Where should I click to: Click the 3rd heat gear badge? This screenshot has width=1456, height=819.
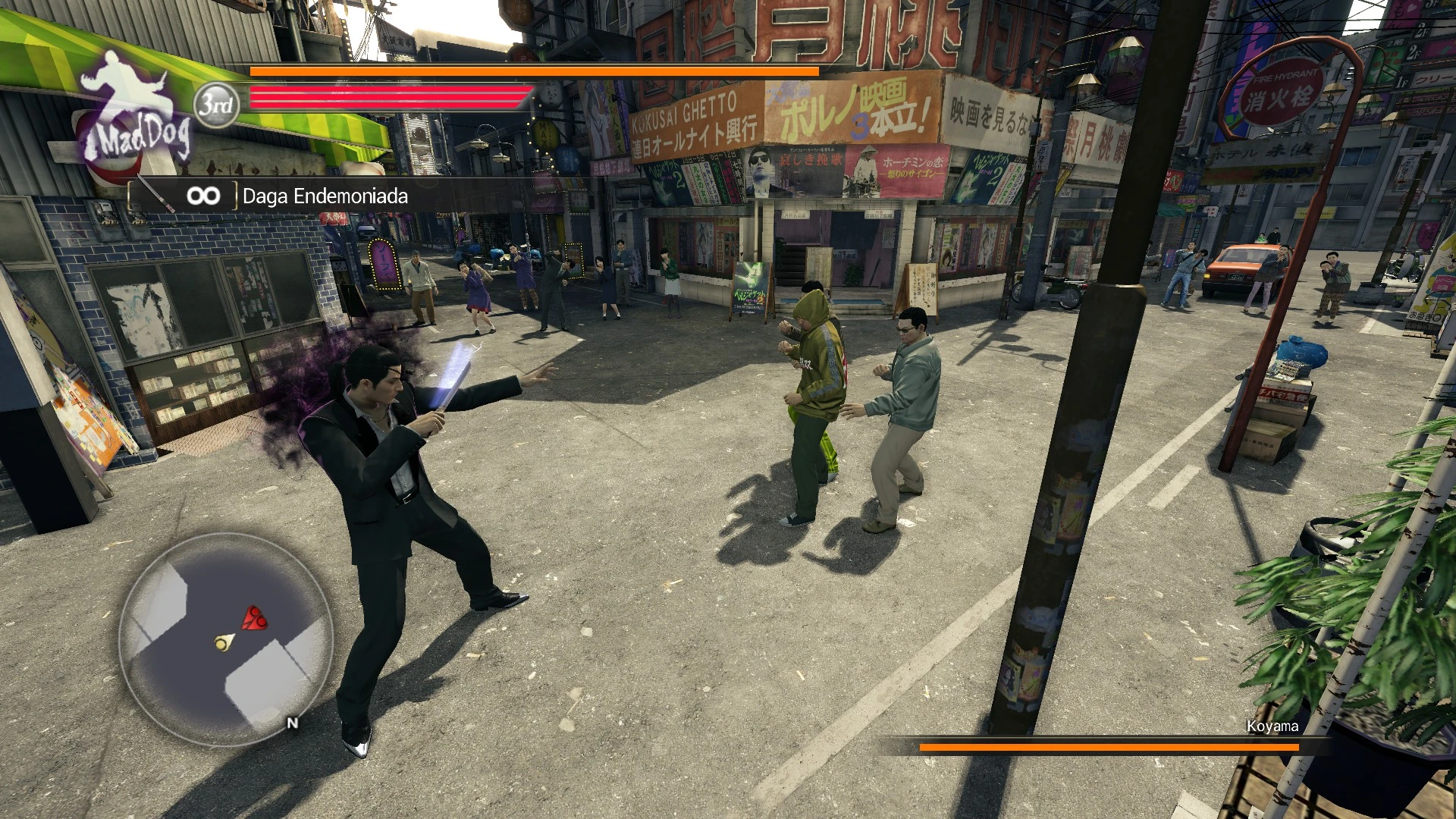(x=216, y=105)
